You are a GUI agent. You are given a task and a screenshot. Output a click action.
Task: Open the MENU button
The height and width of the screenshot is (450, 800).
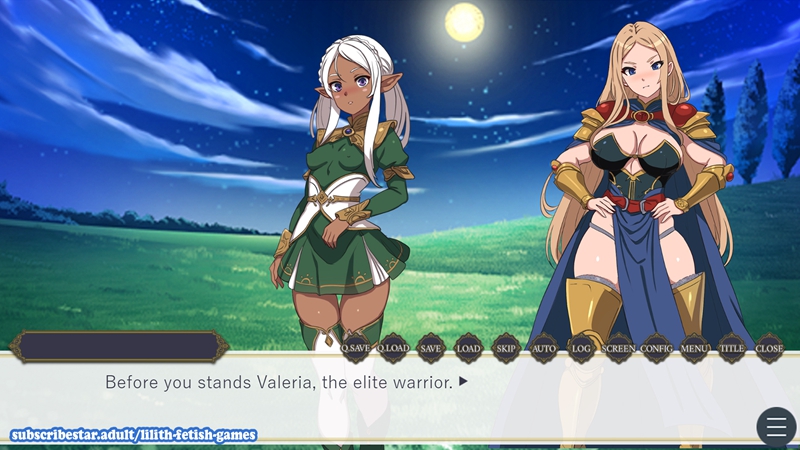coord(694,348)
